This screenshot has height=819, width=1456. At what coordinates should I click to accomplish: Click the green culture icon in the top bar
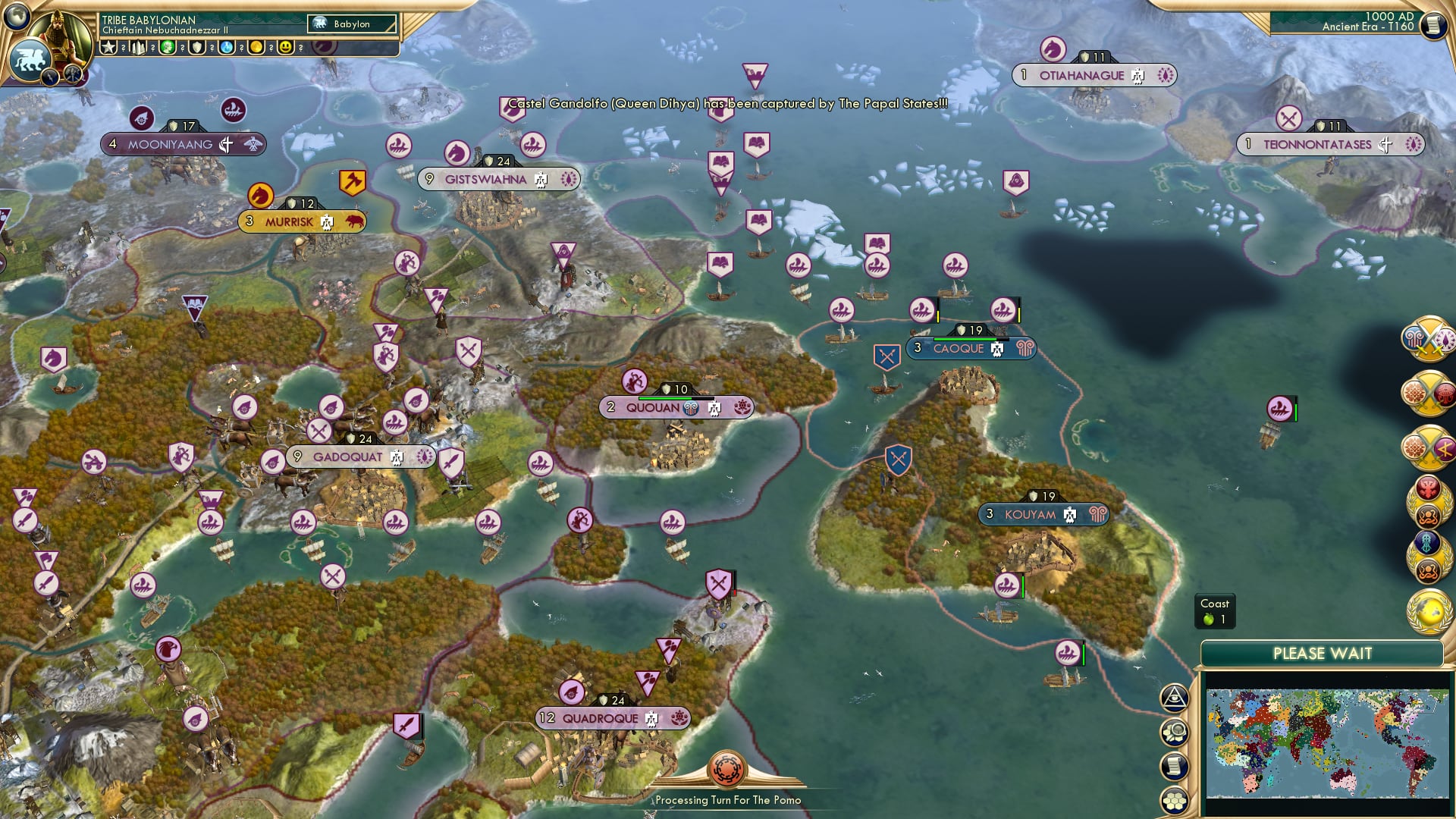click(x=167, y=47)
